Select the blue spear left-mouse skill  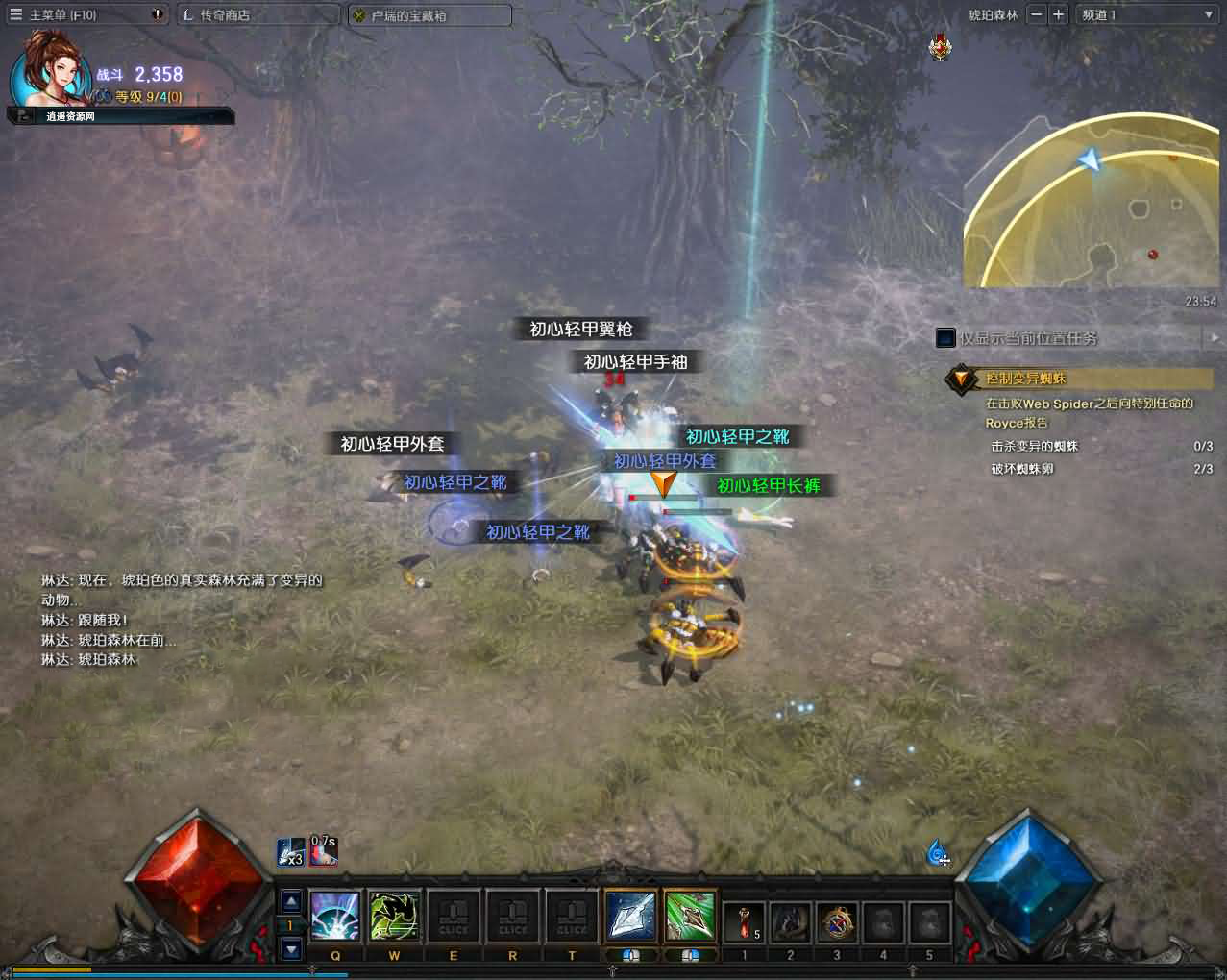(x=630, y=917)
